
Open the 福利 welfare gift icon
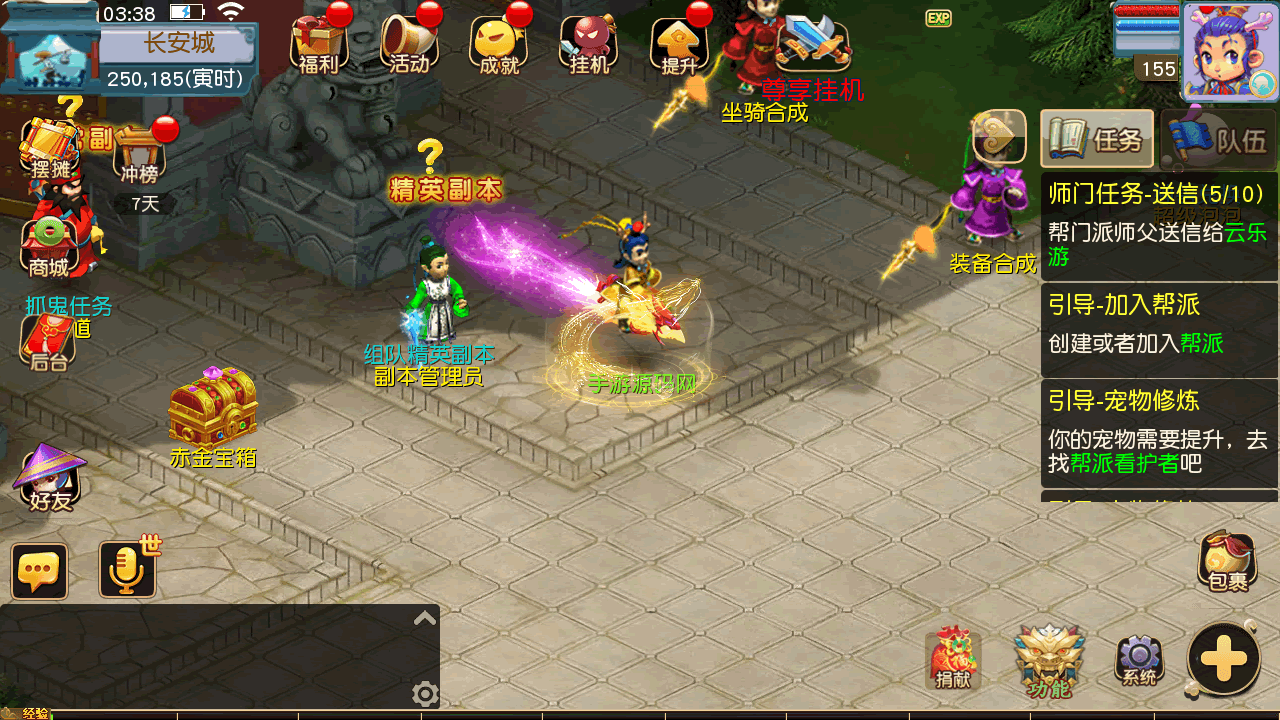(x=319, y=45)
